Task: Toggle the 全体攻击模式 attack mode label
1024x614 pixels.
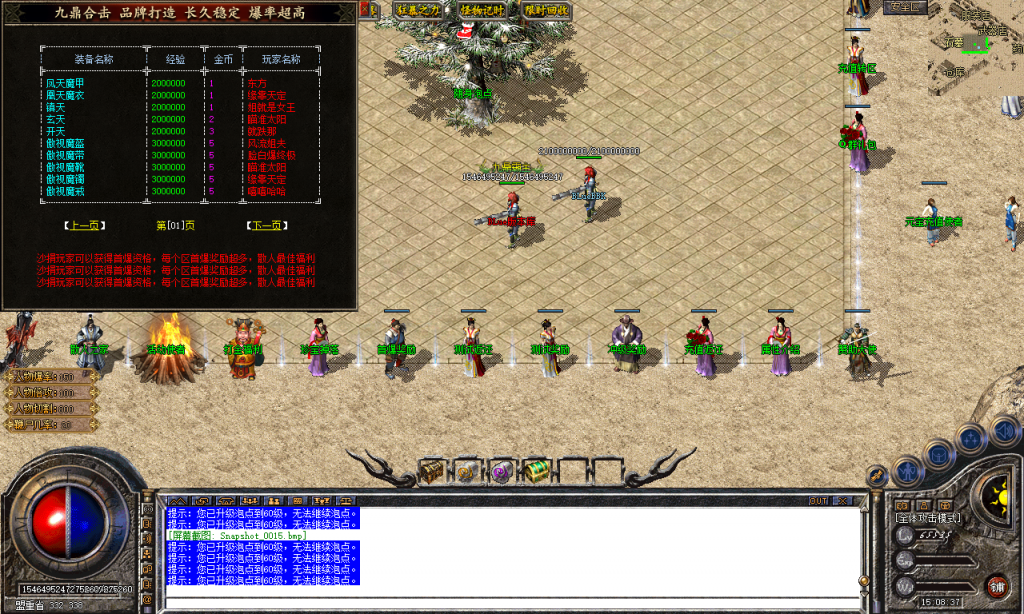Action: pos(929,517)
